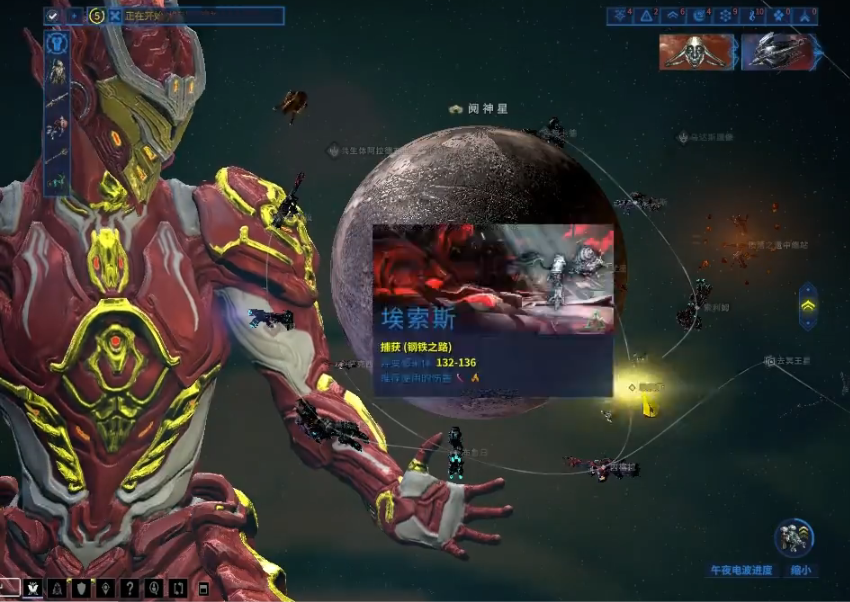Viewport: 850px width, 602px height.
Task: Open the 埃索斯 capture mission node
Action: click(x=491, y=308)
